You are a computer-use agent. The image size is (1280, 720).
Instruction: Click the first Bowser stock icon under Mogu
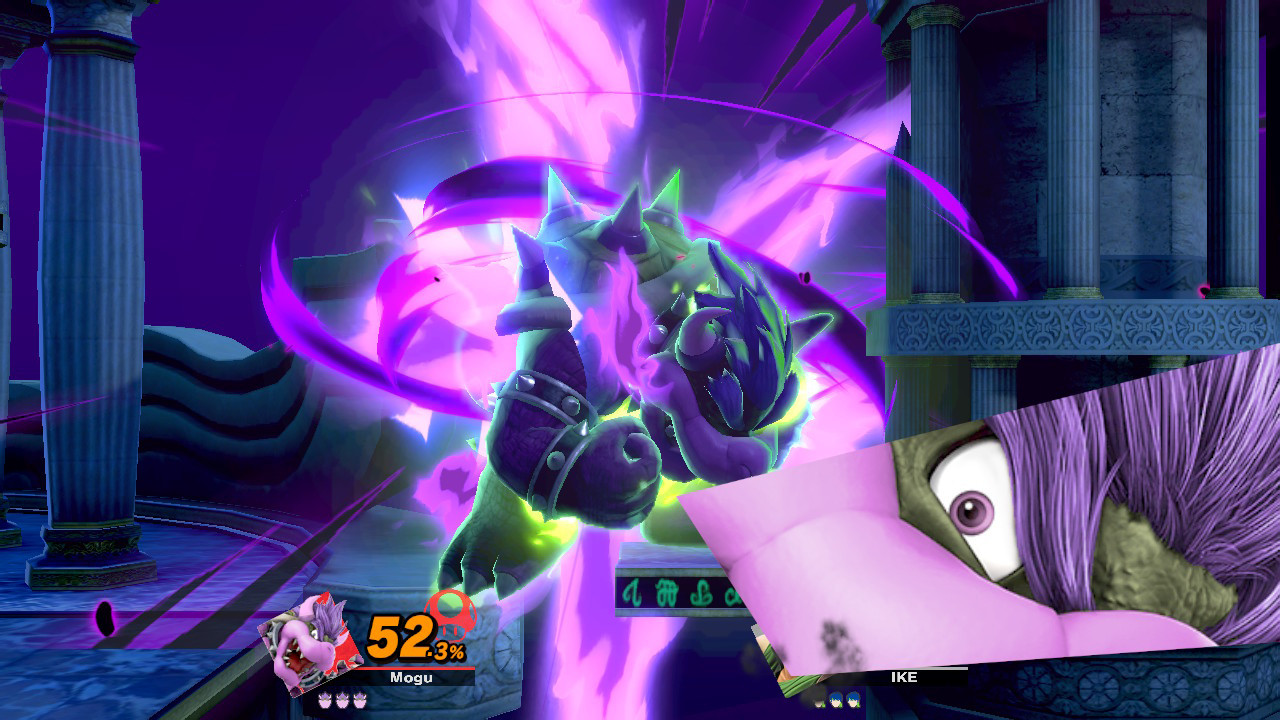(325, 700)
